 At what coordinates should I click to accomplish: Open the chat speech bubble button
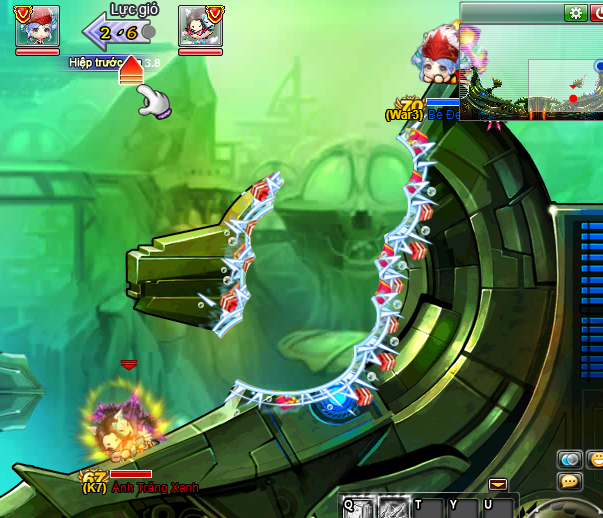tap(570, 481)
